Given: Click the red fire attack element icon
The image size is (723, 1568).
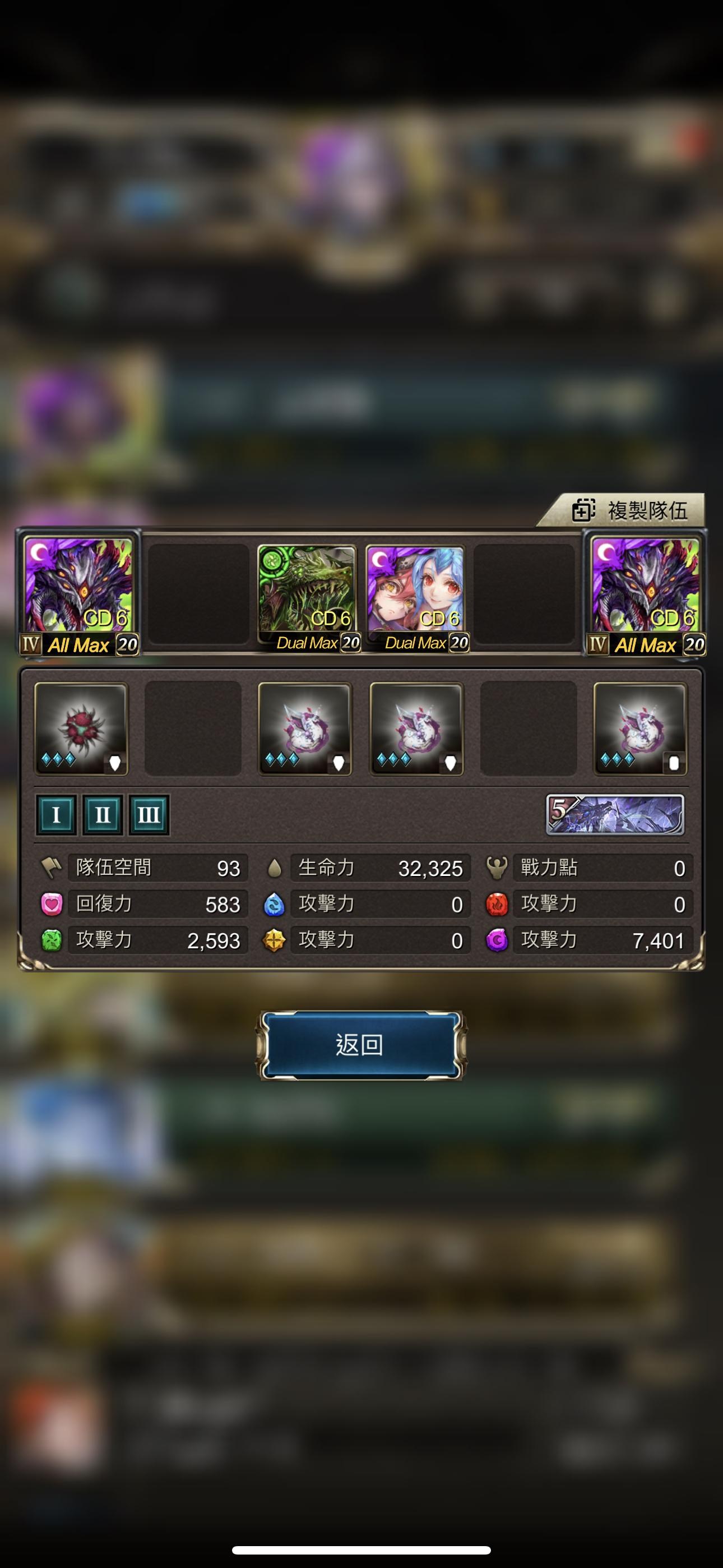Looking at the screenshot, I should click(497, 905).
